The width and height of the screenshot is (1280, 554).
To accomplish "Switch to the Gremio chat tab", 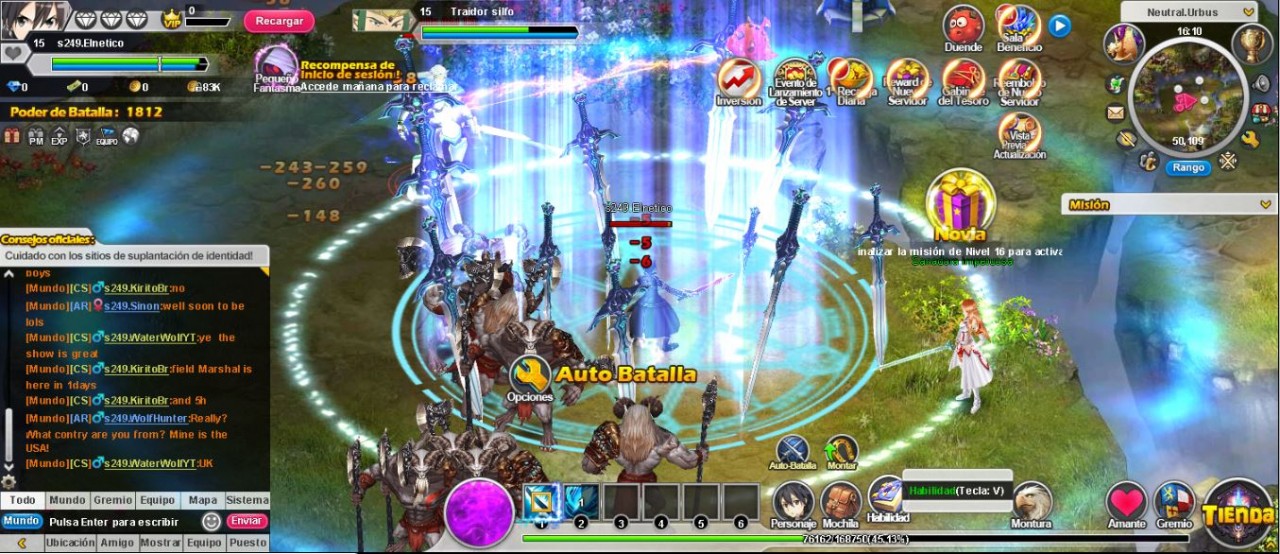I will click(x=112, y=500).
